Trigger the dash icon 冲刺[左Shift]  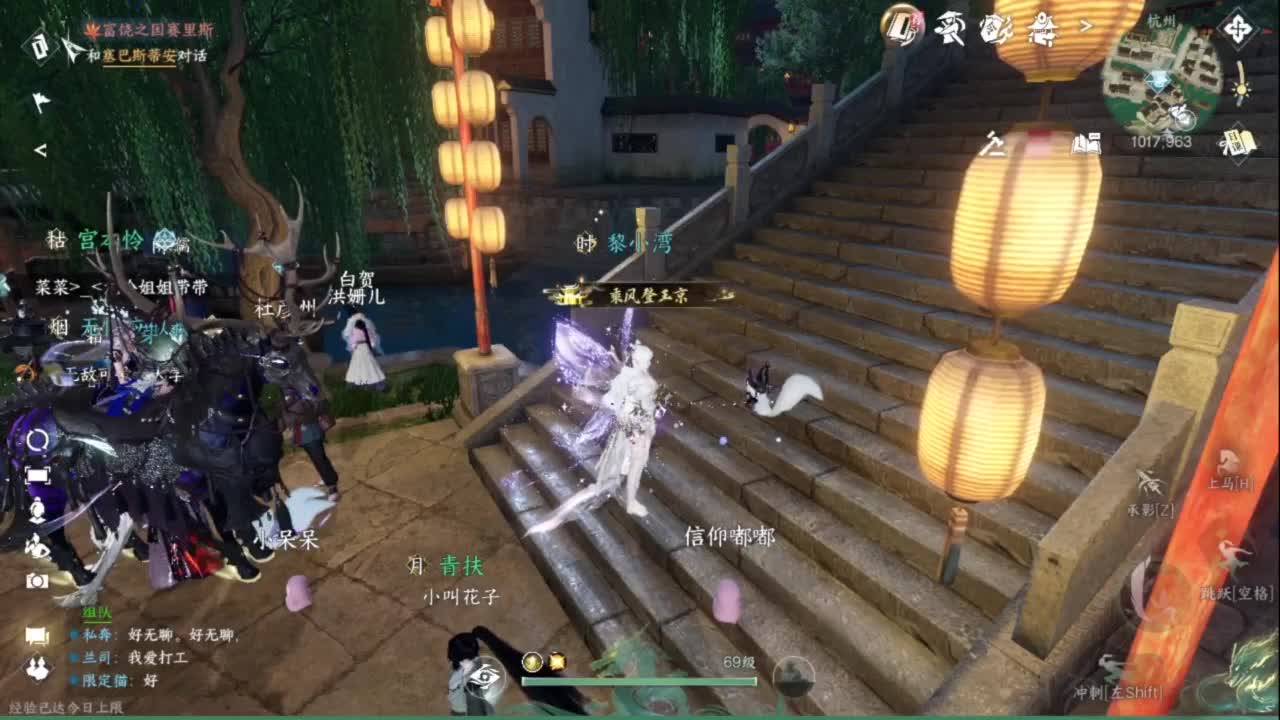click(1111, 665)
